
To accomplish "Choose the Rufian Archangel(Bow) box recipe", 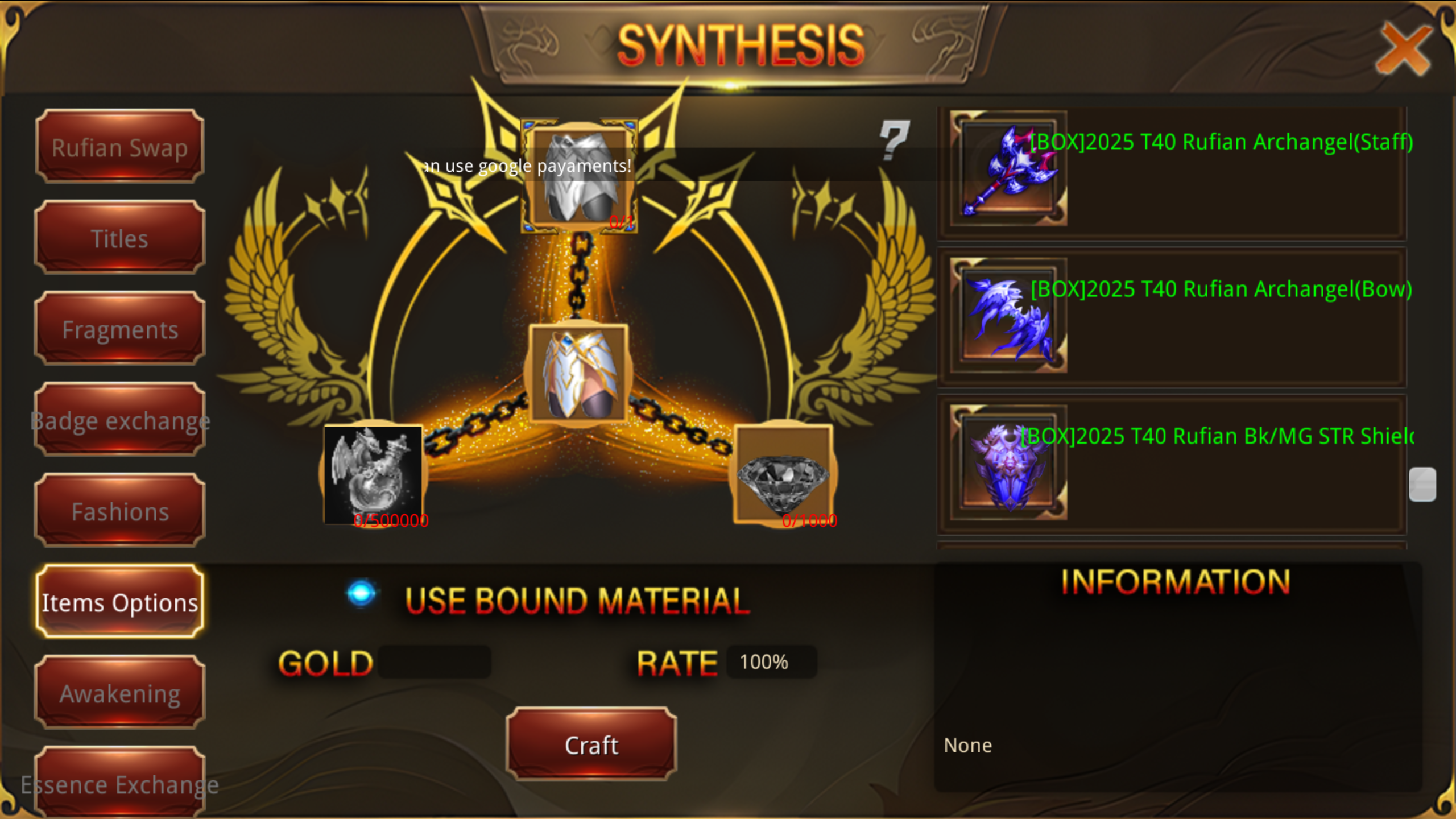I will [x=1172, y=317].
